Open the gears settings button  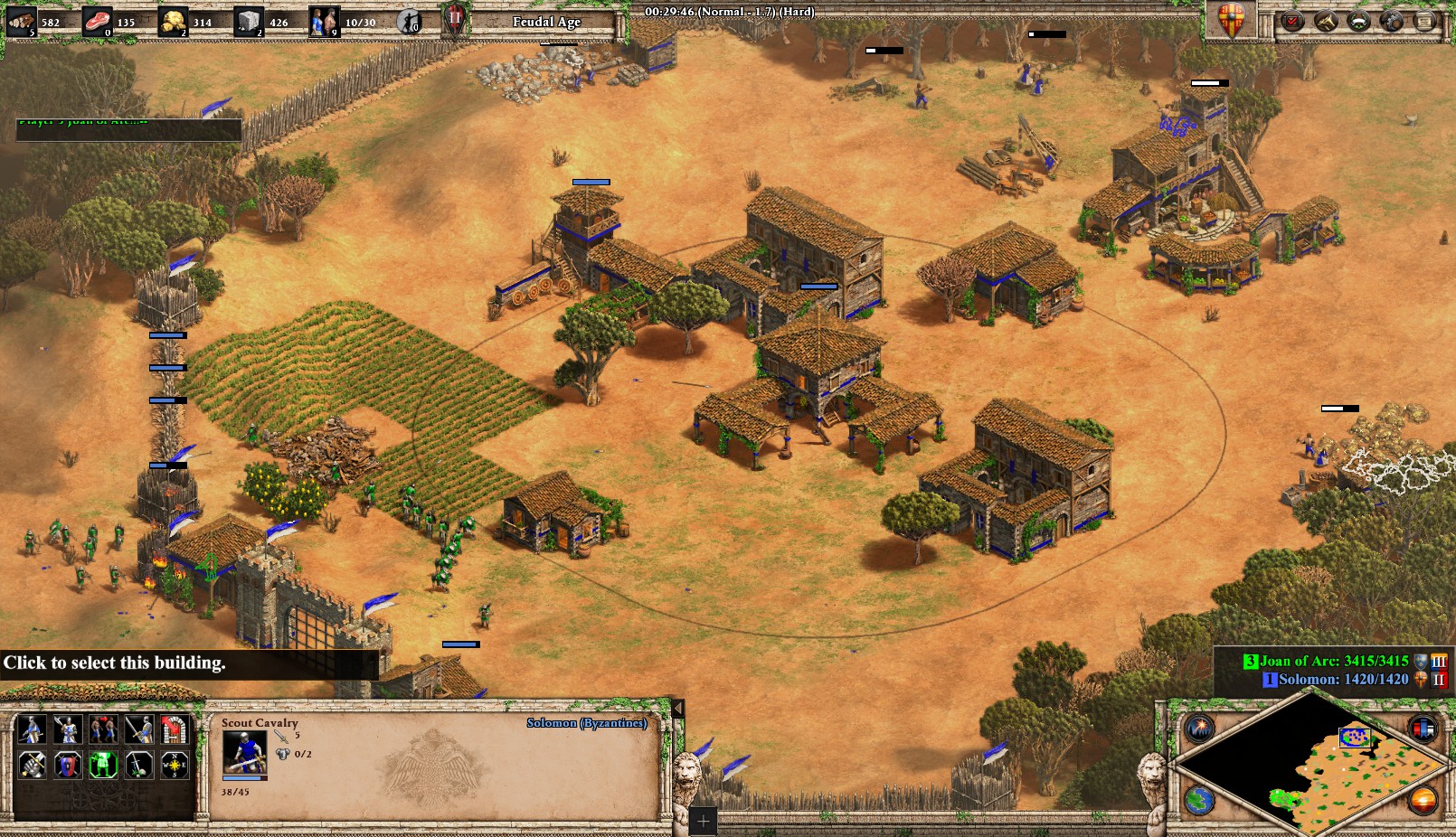pos(1392,21)
